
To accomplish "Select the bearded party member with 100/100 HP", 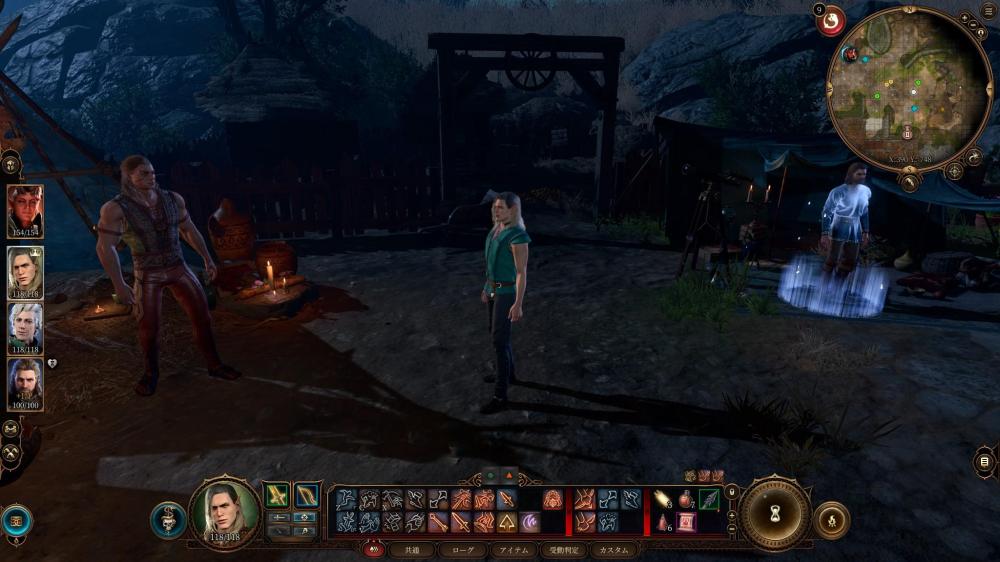I will coord(25,382).
